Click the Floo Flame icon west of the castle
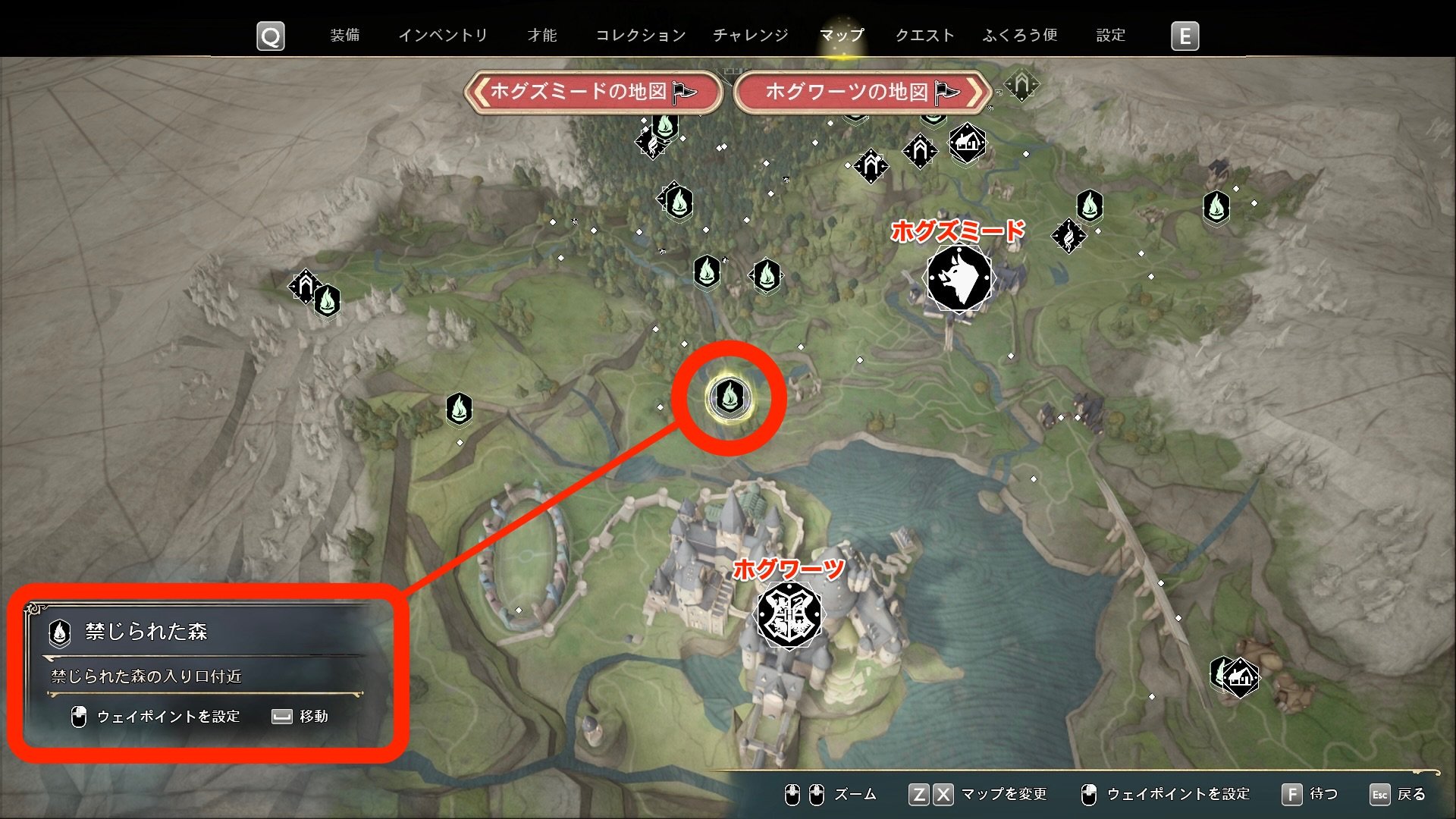Viewport: 1456px width, 819px height. (x=460, y=408)
